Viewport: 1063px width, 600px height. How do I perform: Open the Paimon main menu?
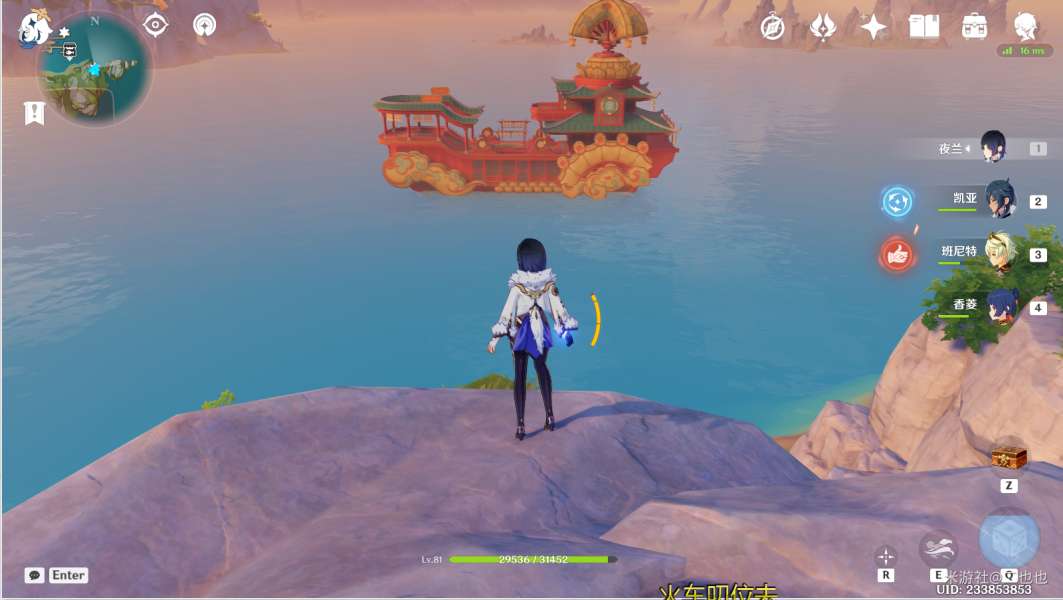[34, 28]
